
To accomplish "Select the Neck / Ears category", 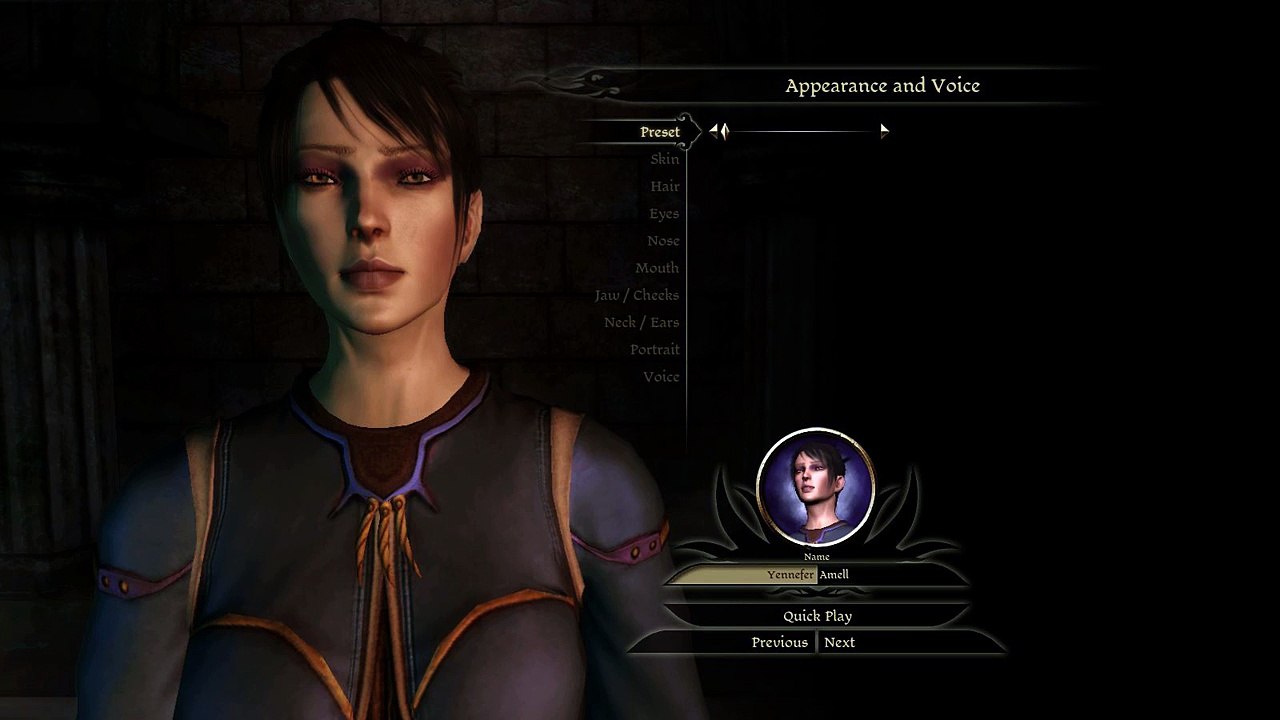I will pyautogui.click(x=641, y=322).
